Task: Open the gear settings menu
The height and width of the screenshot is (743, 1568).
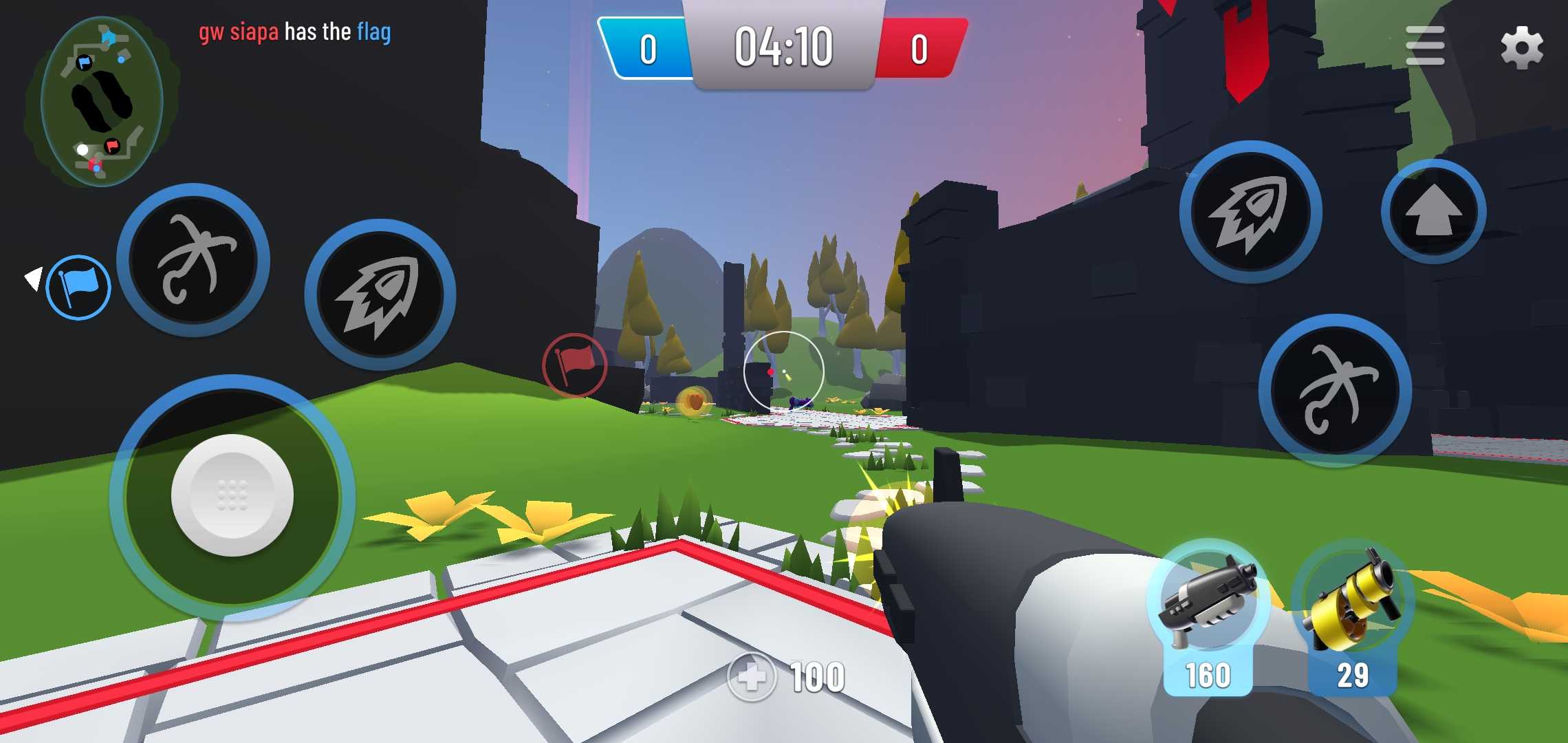Action: click(x=1521, y=47)
